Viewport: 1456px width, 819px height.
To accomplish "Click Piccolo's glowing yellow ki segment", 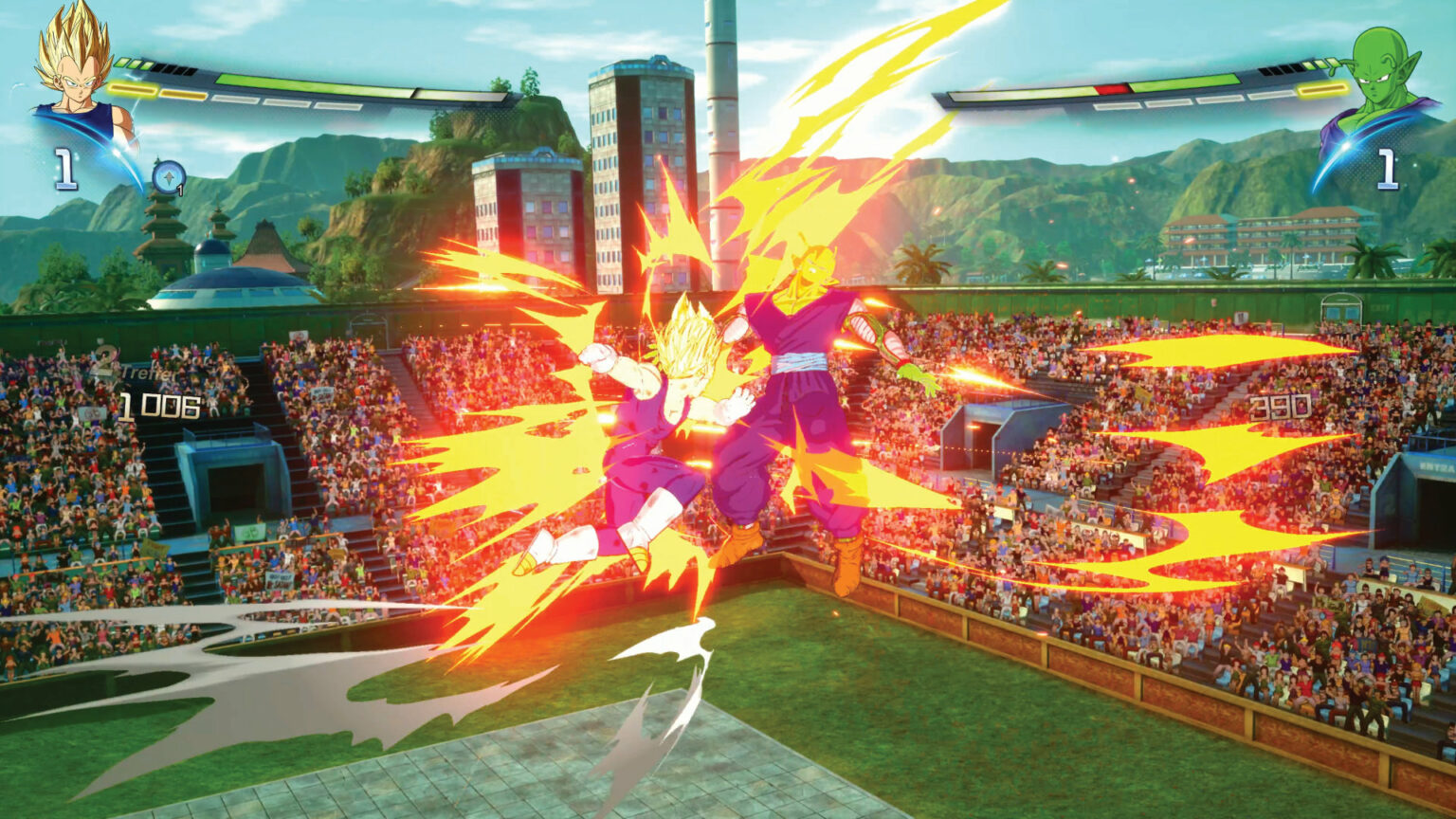I will coord(1320,88).
